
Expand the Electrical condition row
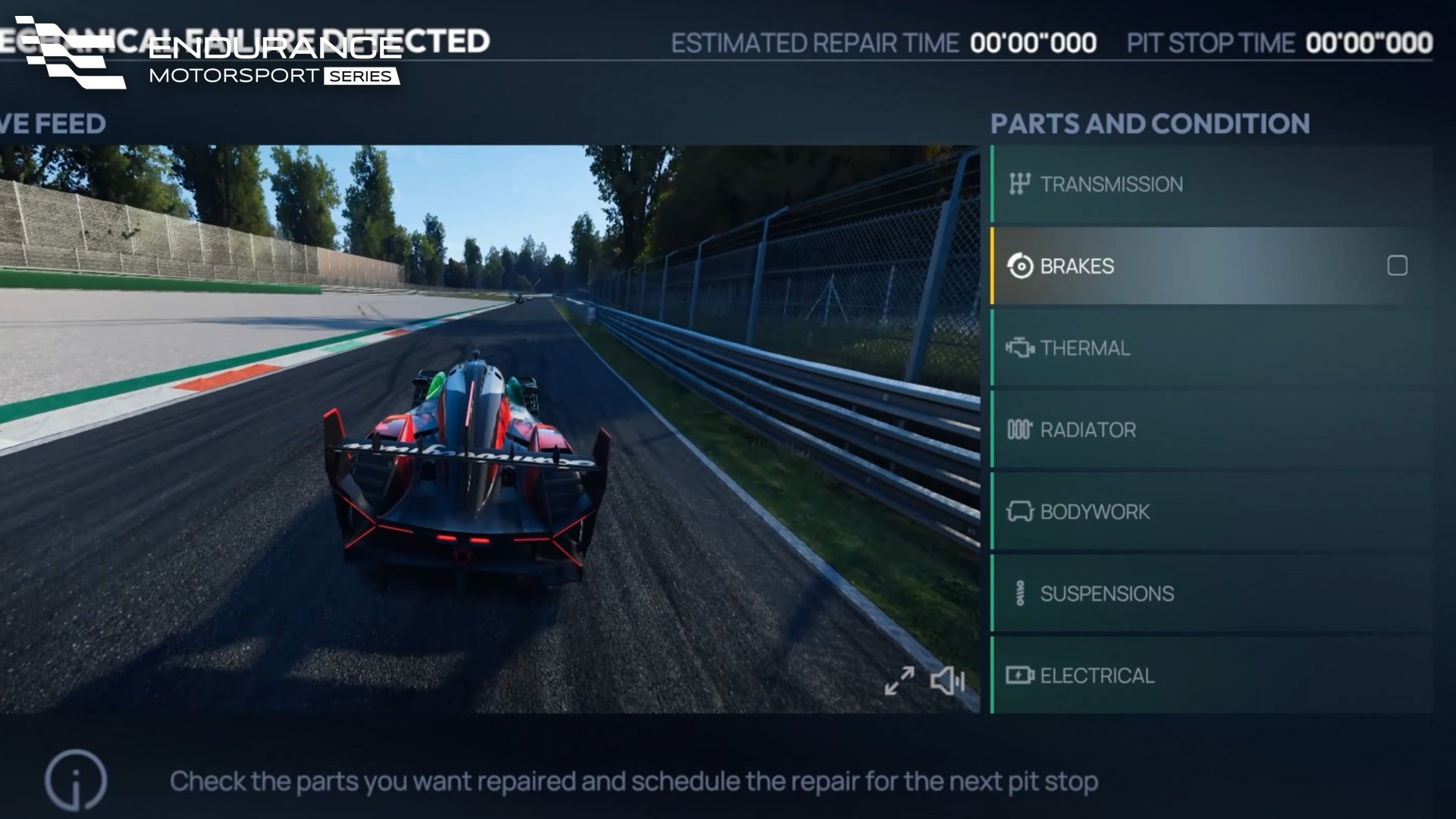pyautogui.click(x=1213, y=674)
